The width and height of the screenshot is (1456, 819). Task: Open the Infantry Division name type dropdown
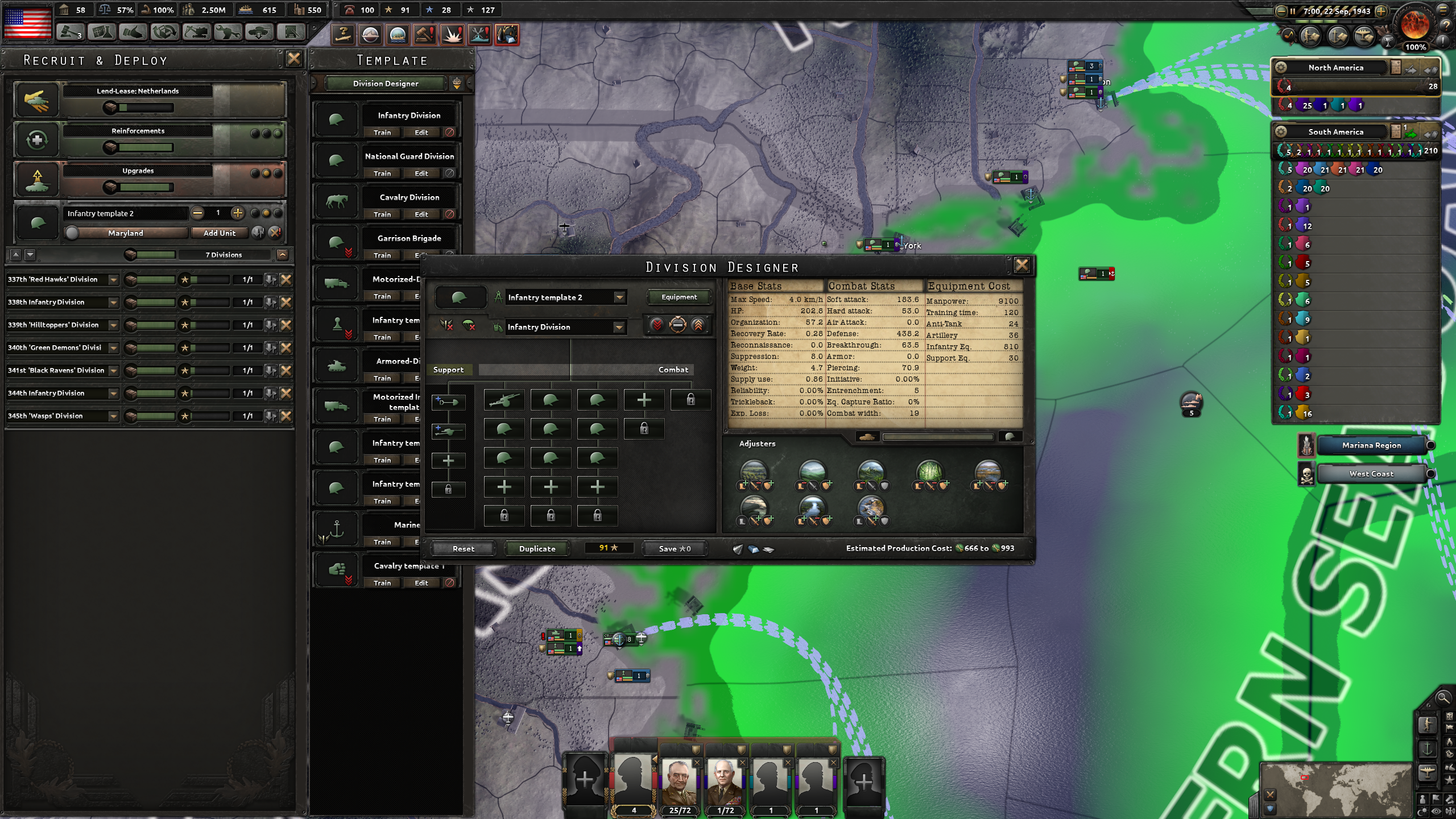point(563,327)
